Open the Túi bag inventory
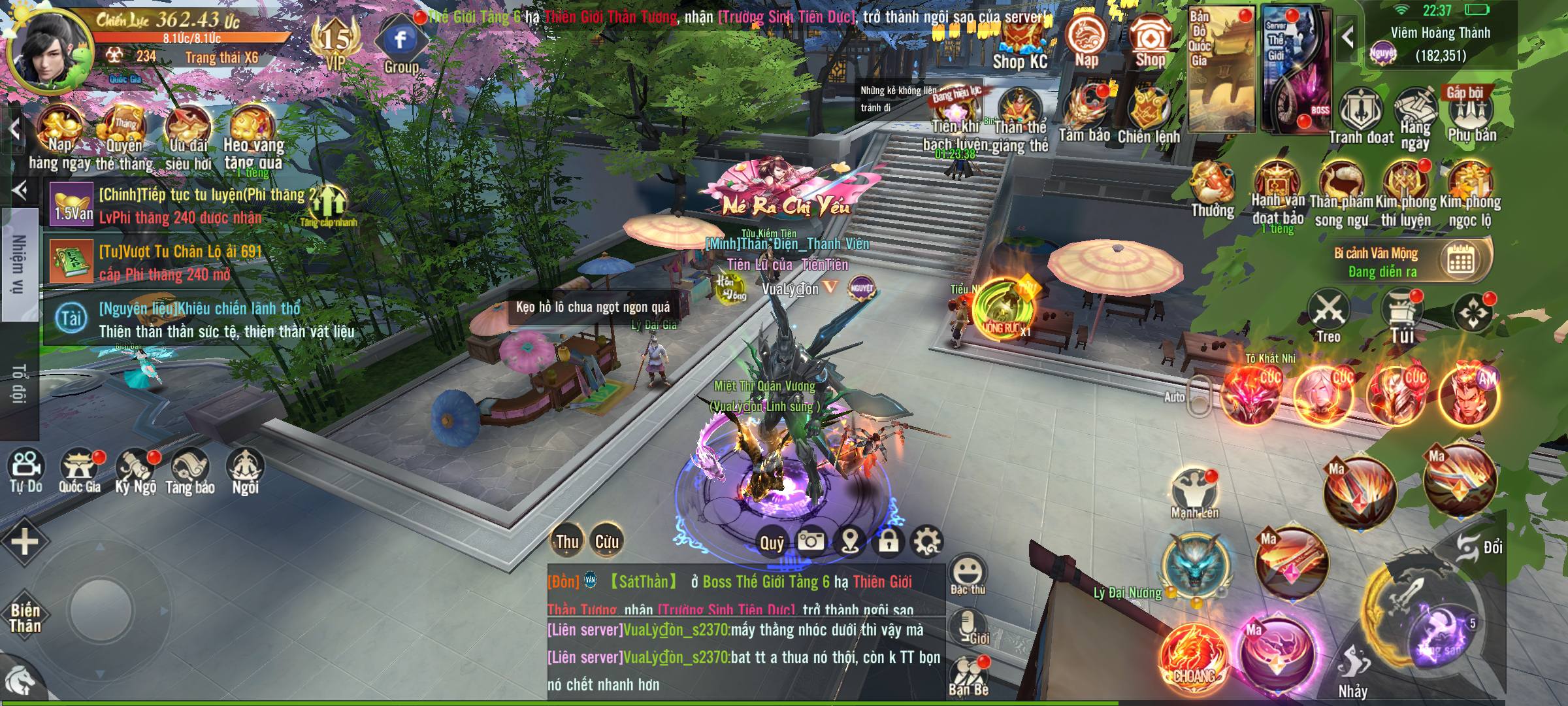Screen dimensions: 1568x706 click(1402, 317)
